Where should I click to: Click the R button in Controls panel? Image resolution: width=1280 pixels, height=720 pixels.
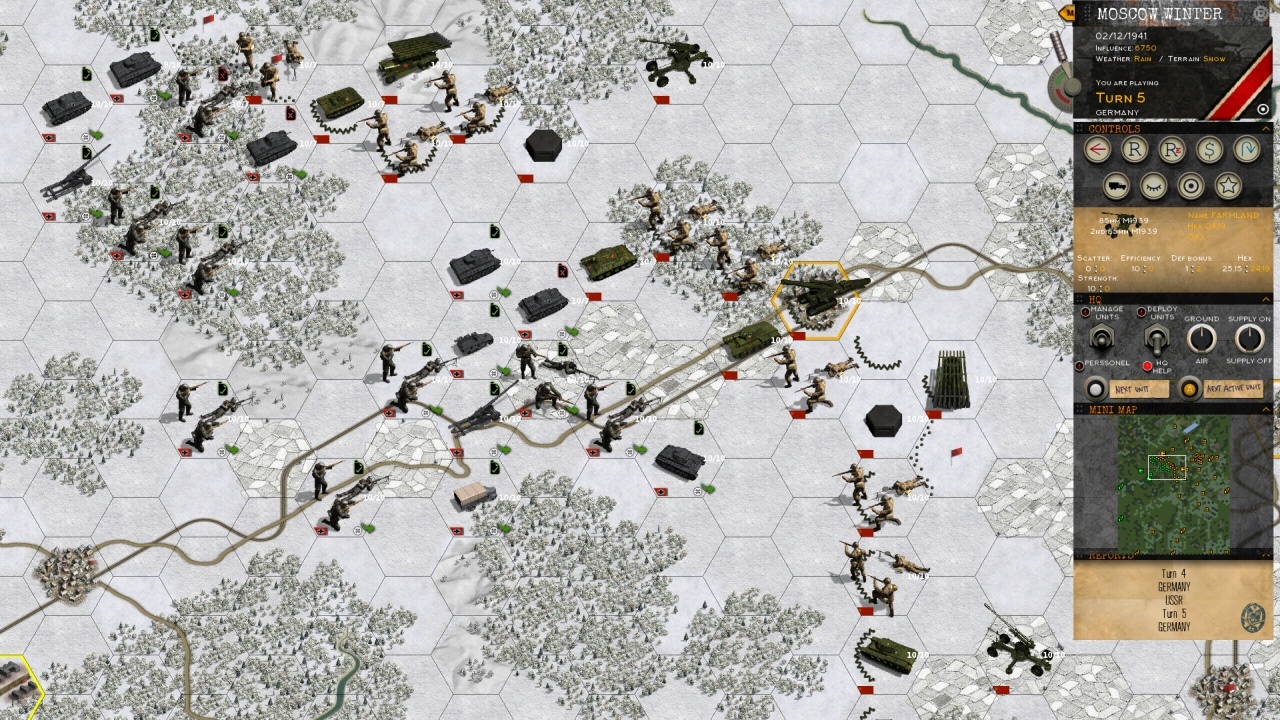[x=1134, y=148]
